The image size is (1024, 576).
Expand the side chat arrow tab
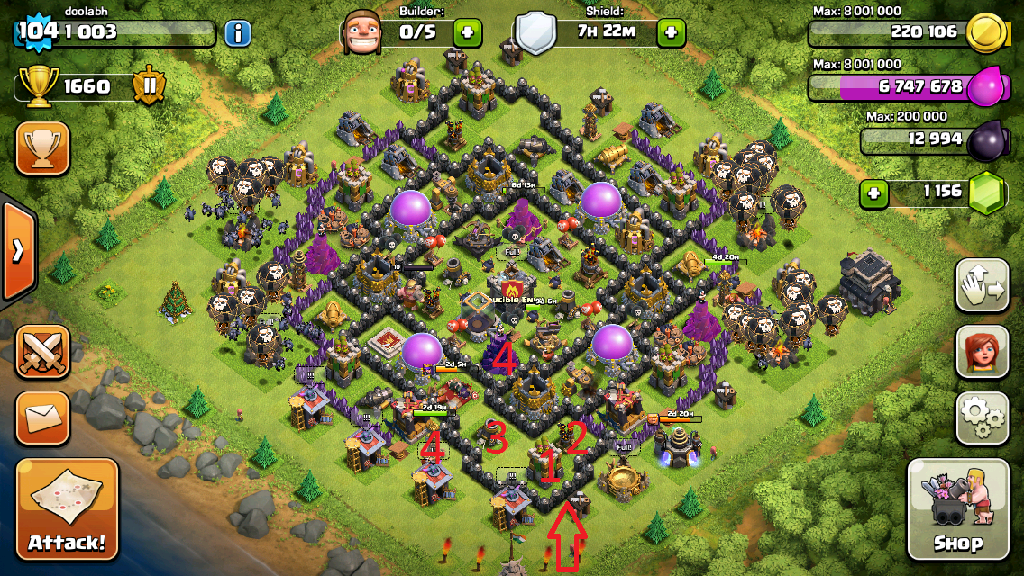16,250
